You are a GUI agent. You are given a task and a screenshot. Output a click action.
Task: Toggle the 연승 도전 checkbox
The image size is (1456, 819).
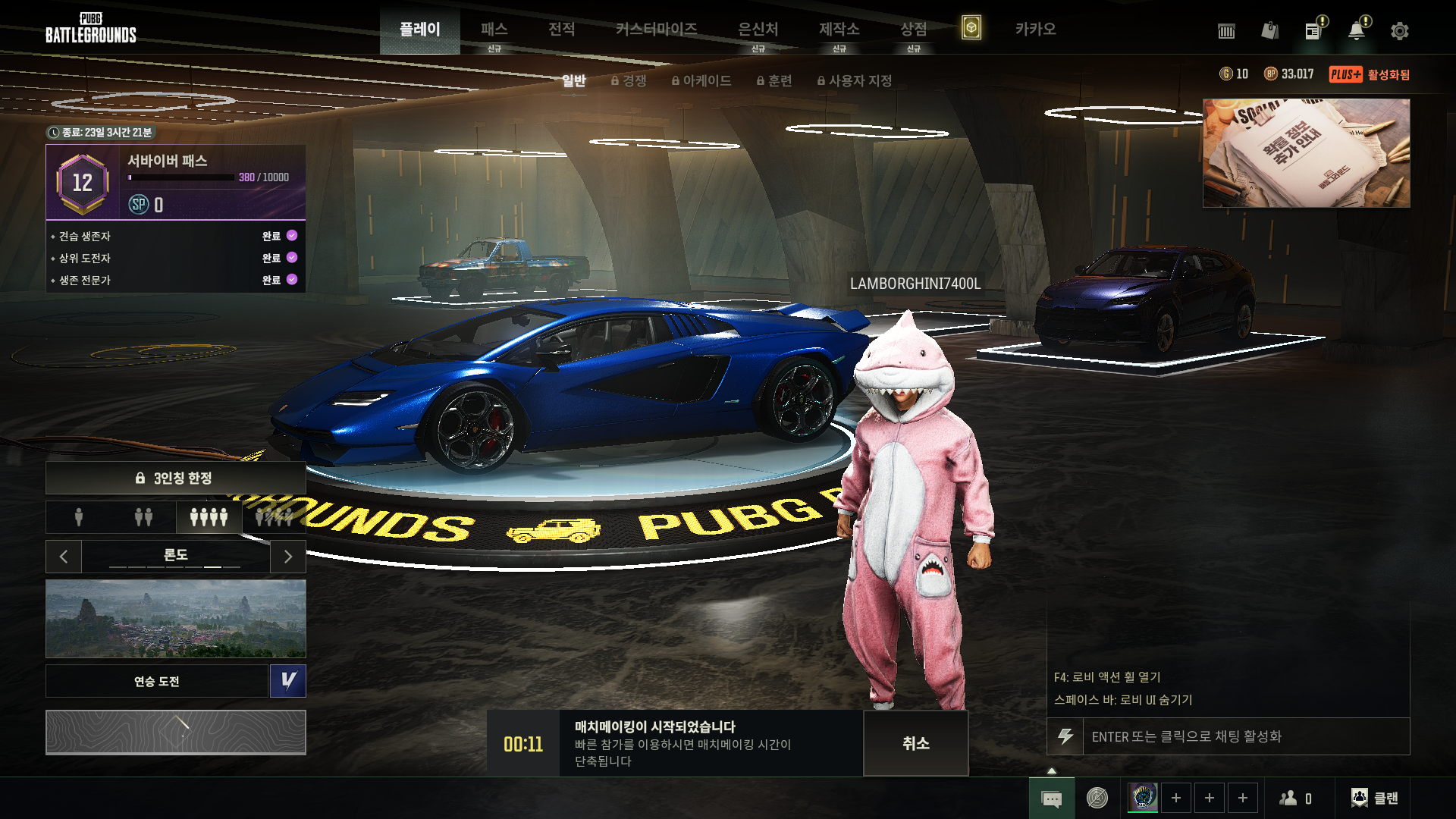coord(288,681)
